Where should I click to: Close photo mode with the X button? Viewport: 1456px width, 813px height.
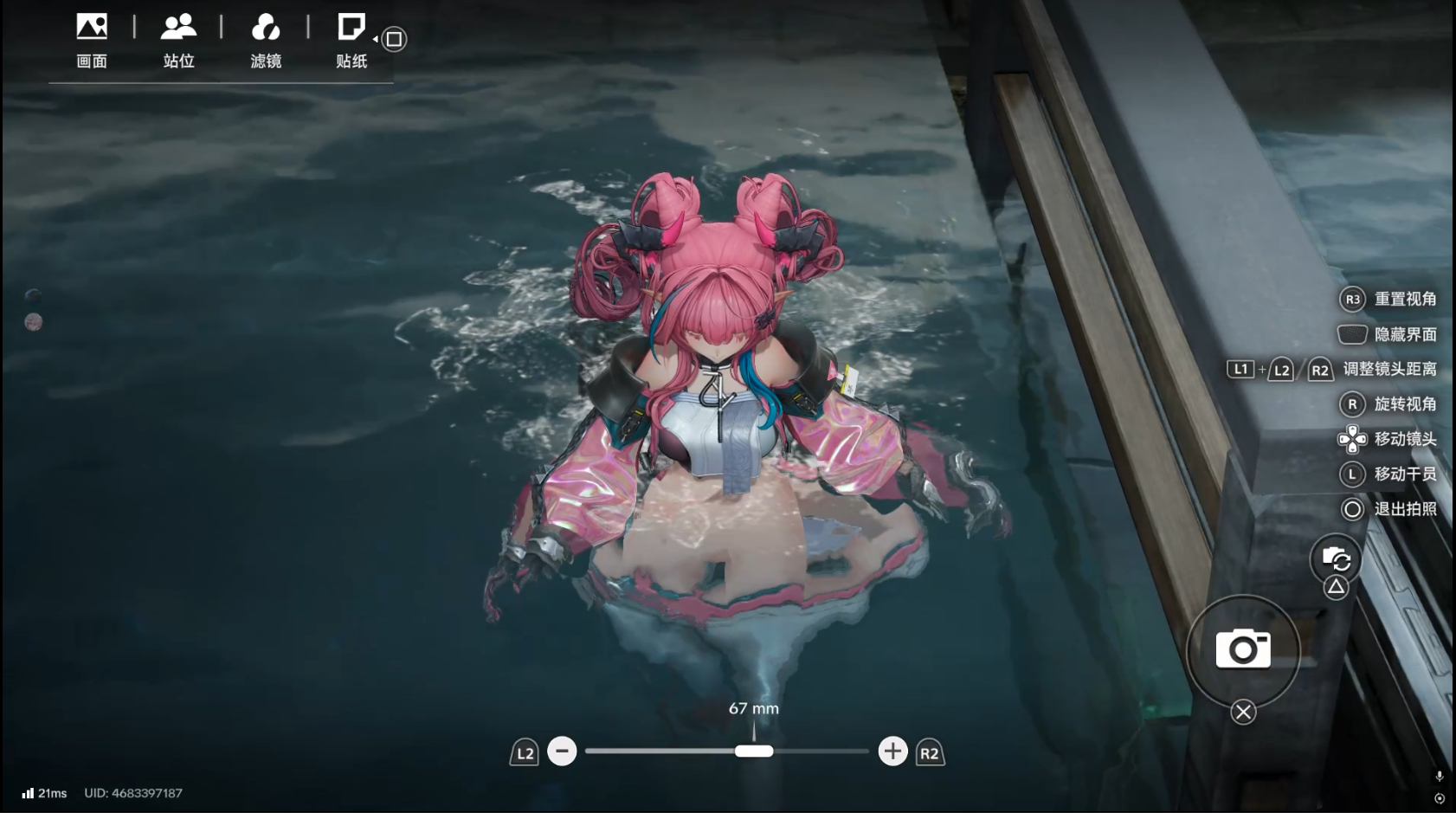point(1243,713)
